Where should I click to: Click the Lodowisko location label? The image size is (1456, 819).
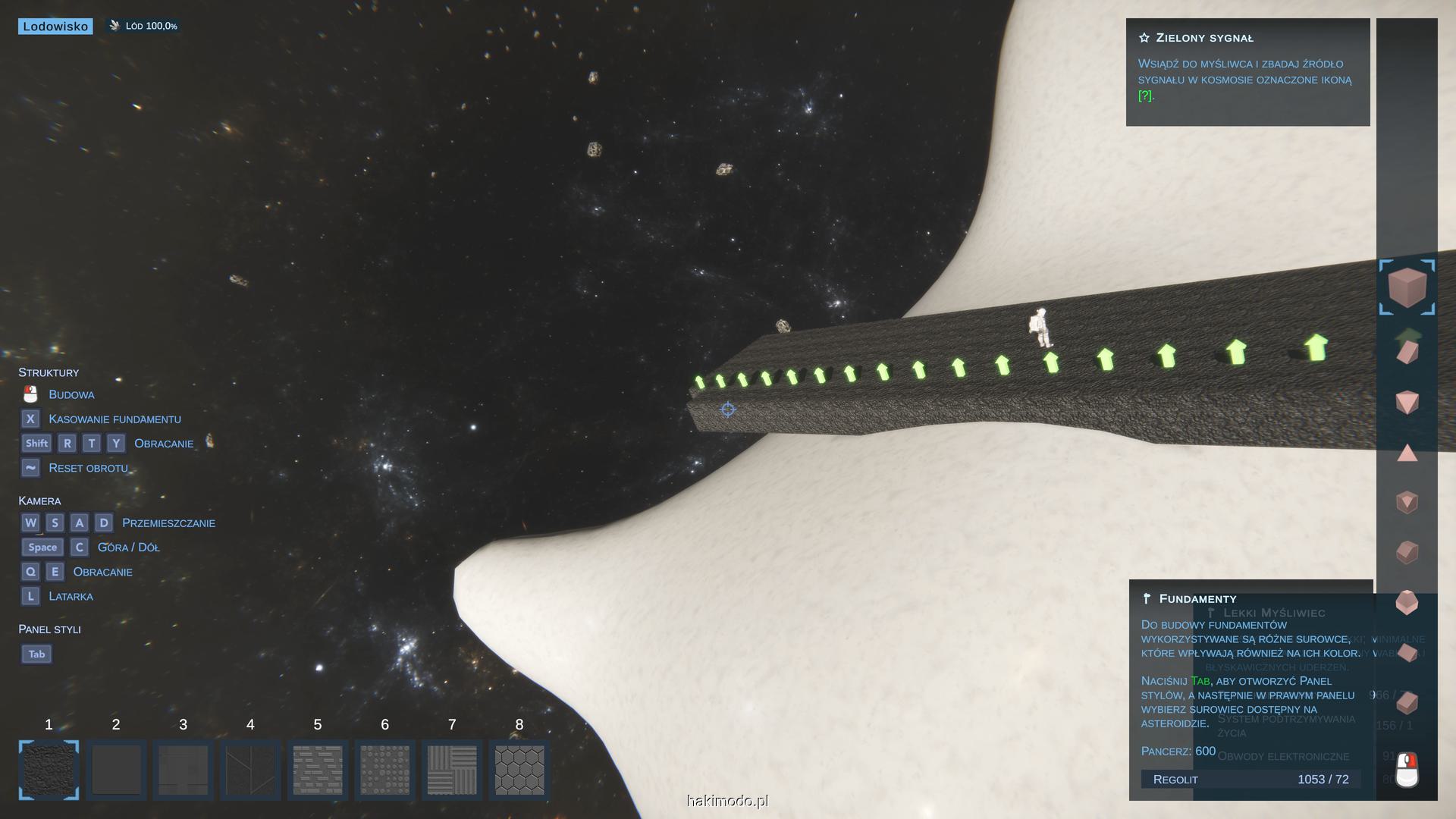55,27
